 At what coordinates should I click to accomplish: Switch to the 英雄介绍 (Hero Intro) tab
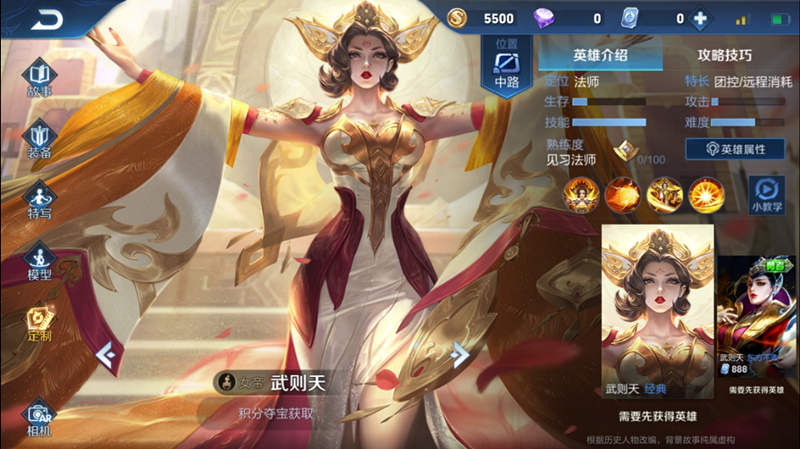(x=600, y=55)
